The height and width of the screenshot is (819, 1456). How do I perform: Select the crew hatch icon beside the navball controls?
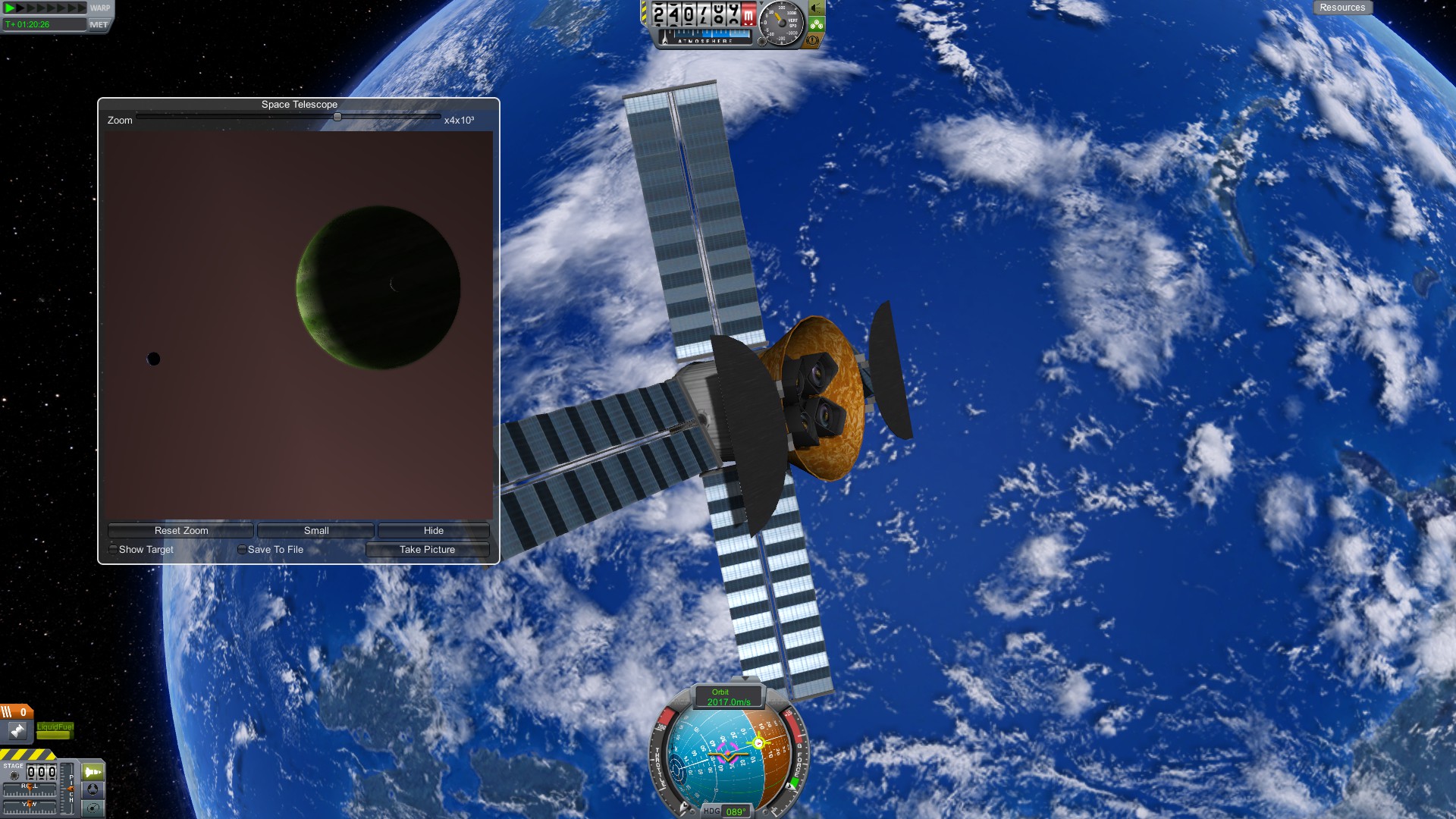click(93, 789)
